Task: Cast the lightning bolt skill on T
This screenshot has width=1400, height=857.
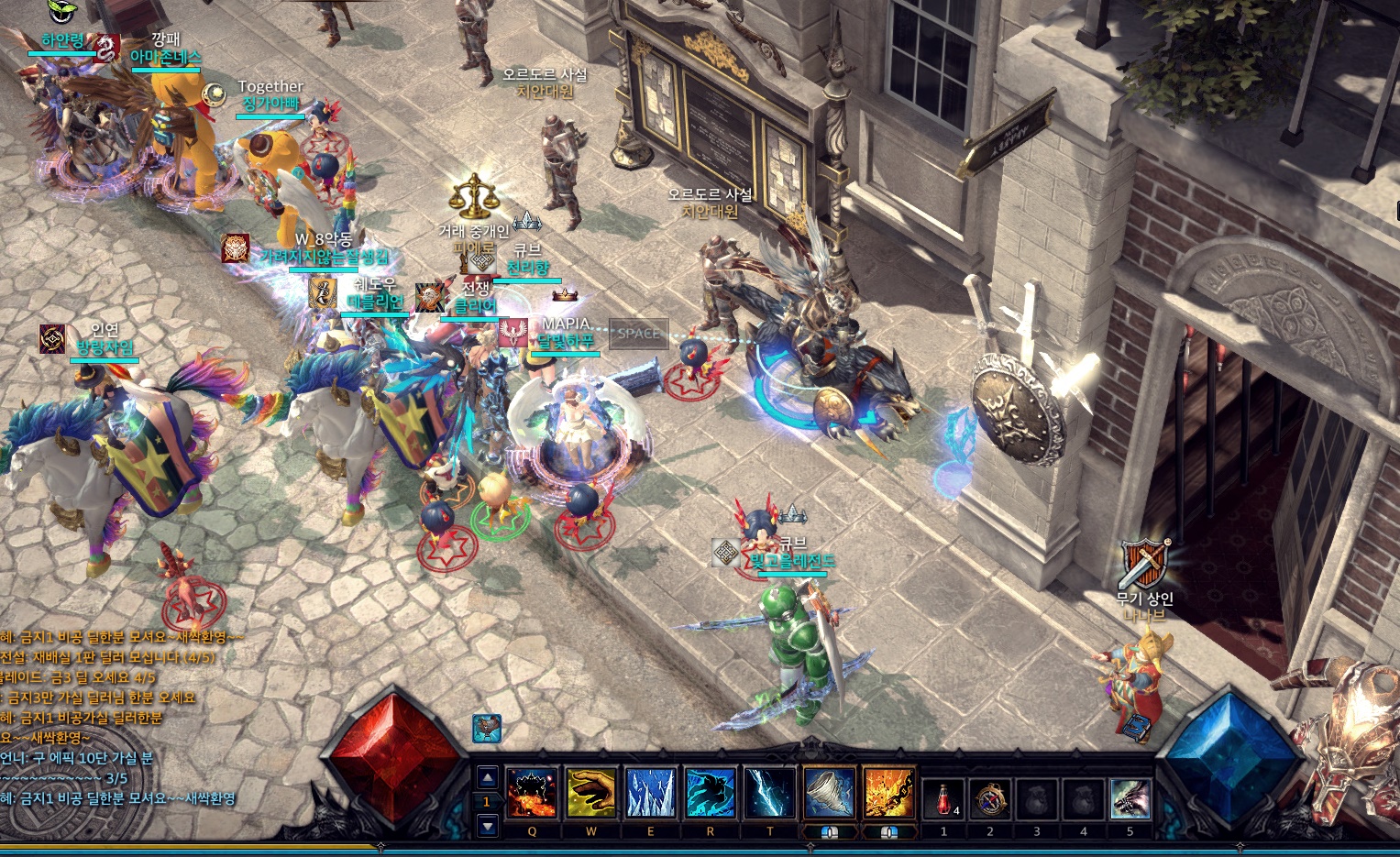Action: (769, 793)
